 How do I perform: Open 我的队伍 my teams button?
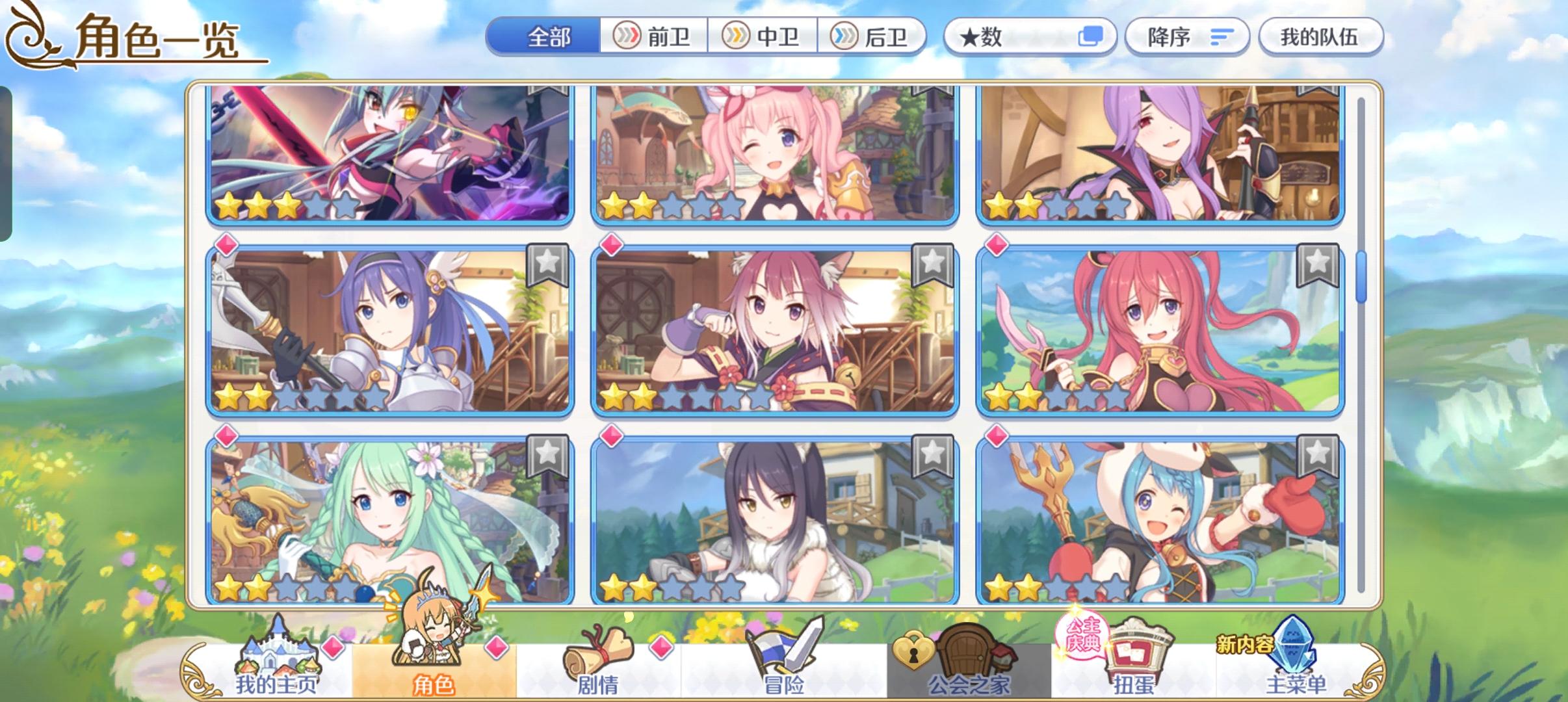tap(1321, 36)
